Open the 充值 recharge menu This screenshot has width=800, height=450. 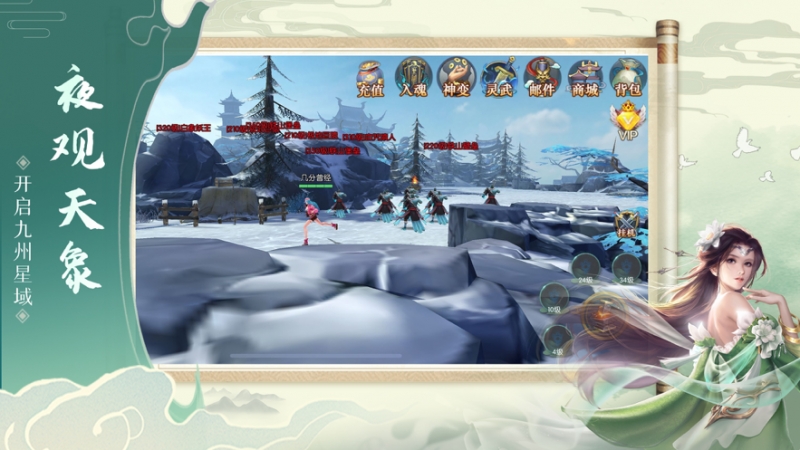click(371, 77)
